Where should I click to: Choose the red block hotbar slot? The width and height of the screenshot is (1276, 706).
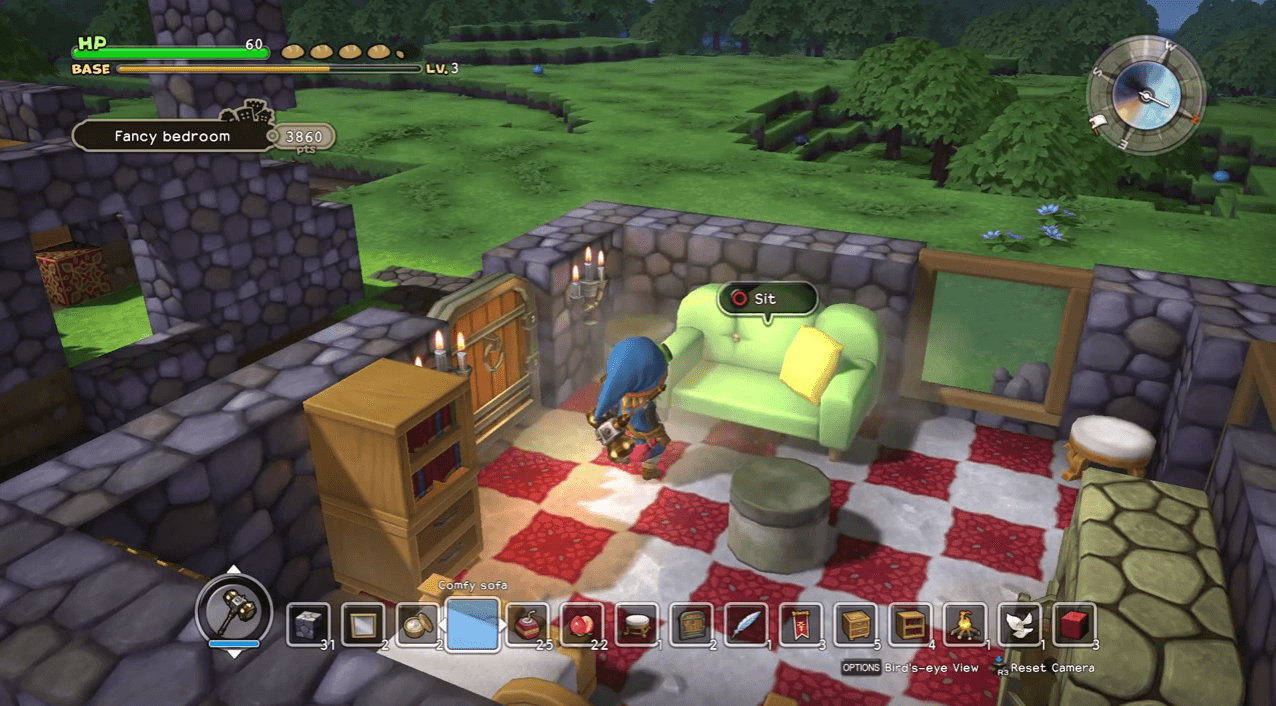point(1074,625)
